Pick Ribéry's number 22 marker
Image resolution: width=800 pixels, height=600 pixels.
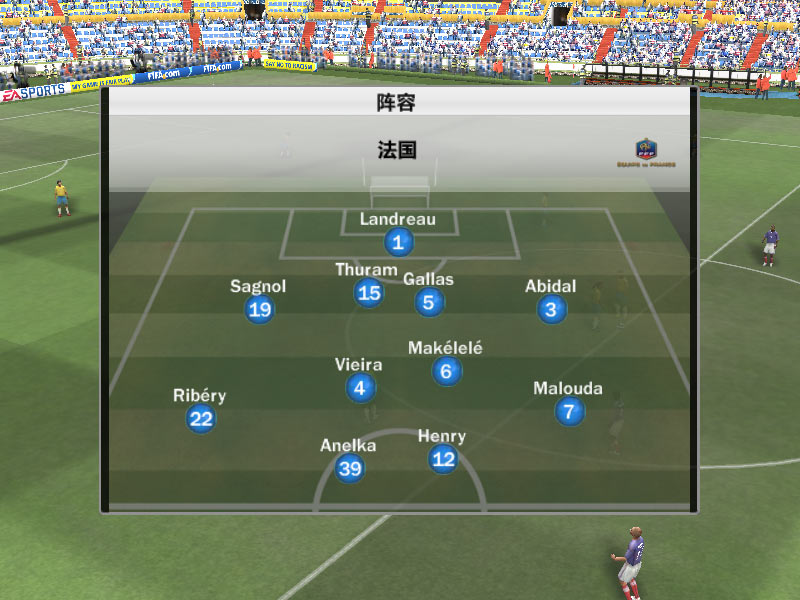(x=201, y=418)
